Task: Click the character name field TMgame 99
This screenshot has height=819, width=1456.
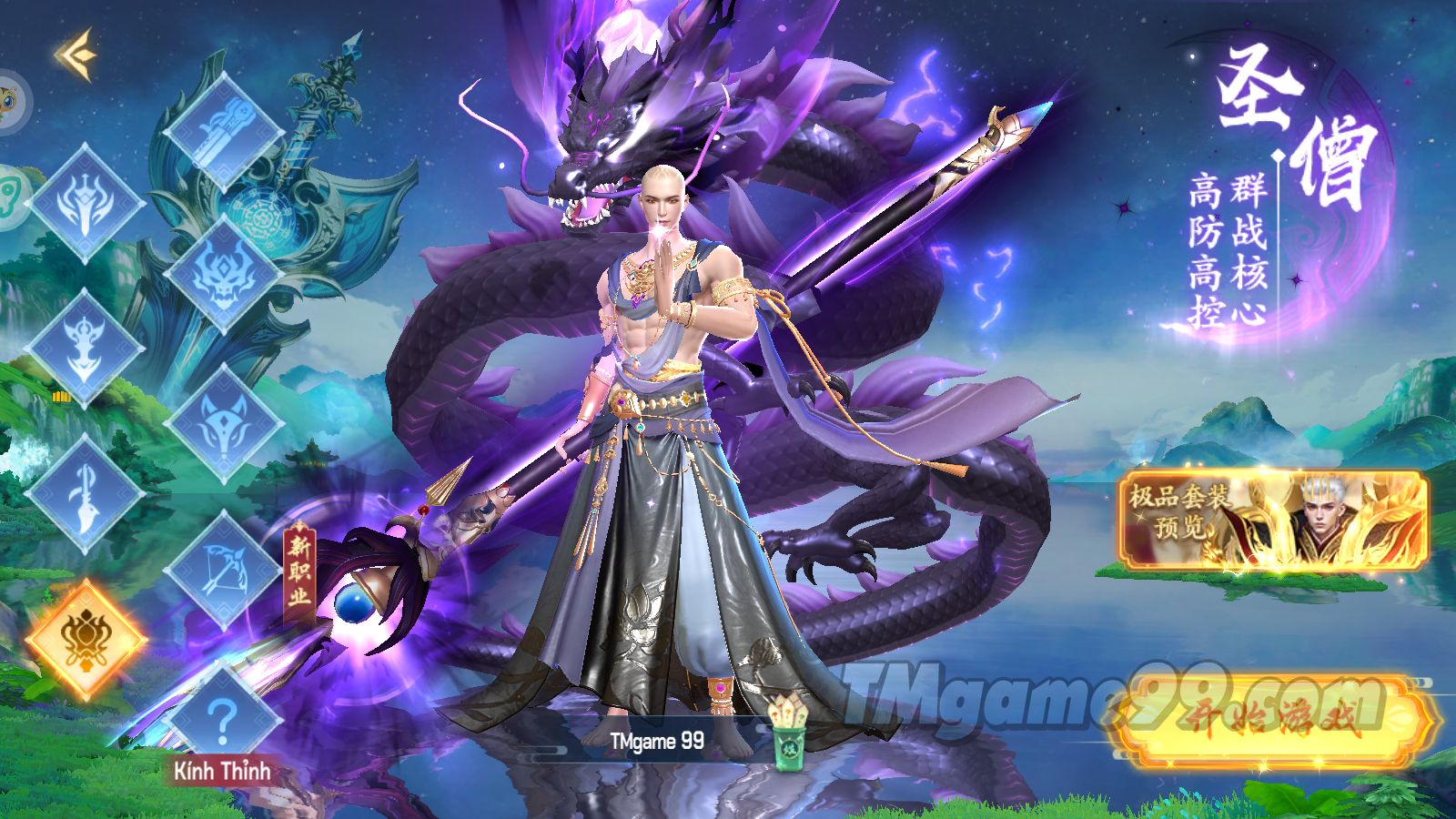Action: click(x=657, y=742)
